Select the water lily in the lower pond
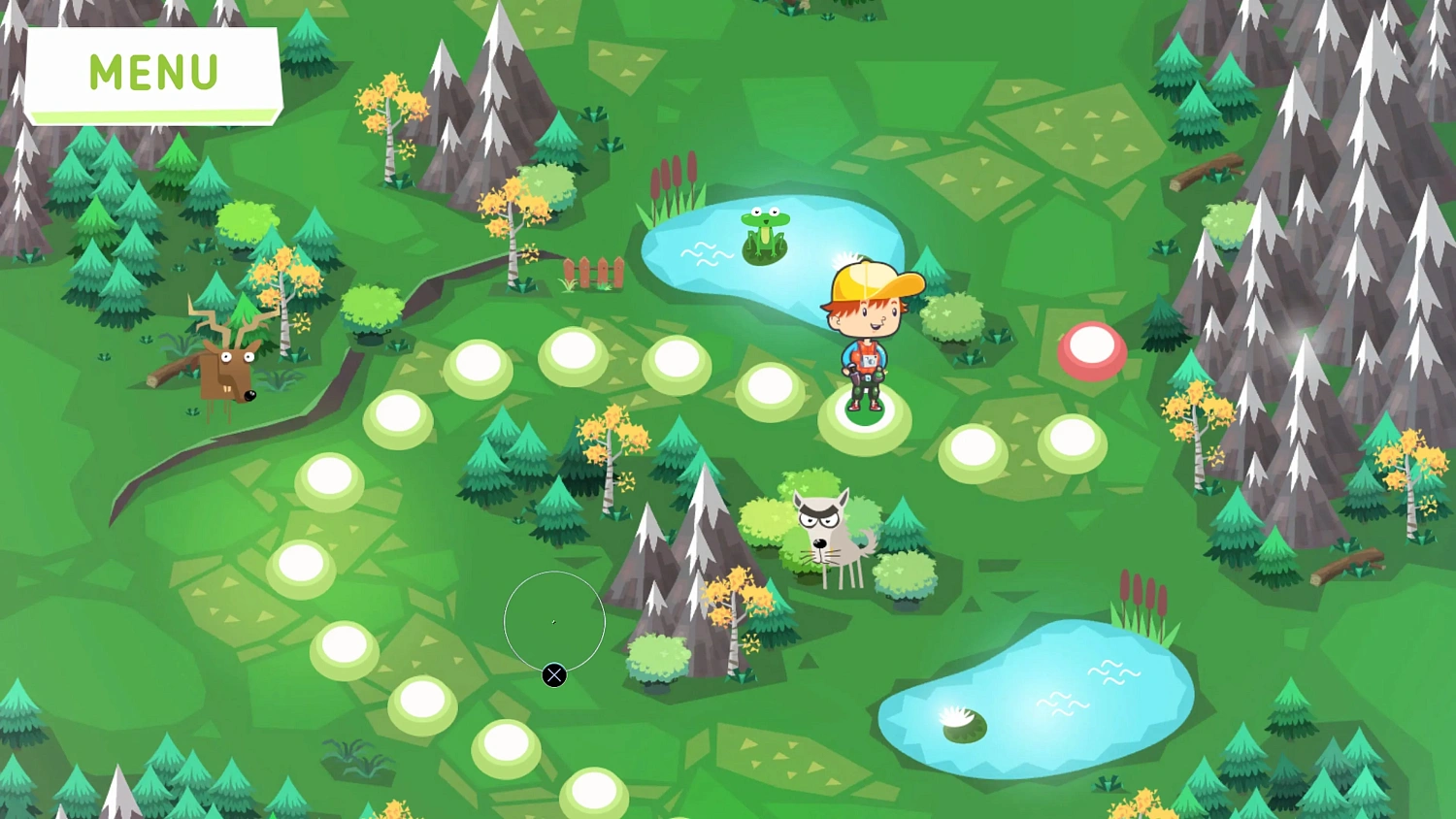This screenshot has height=819, width=1456. [959, 720]
